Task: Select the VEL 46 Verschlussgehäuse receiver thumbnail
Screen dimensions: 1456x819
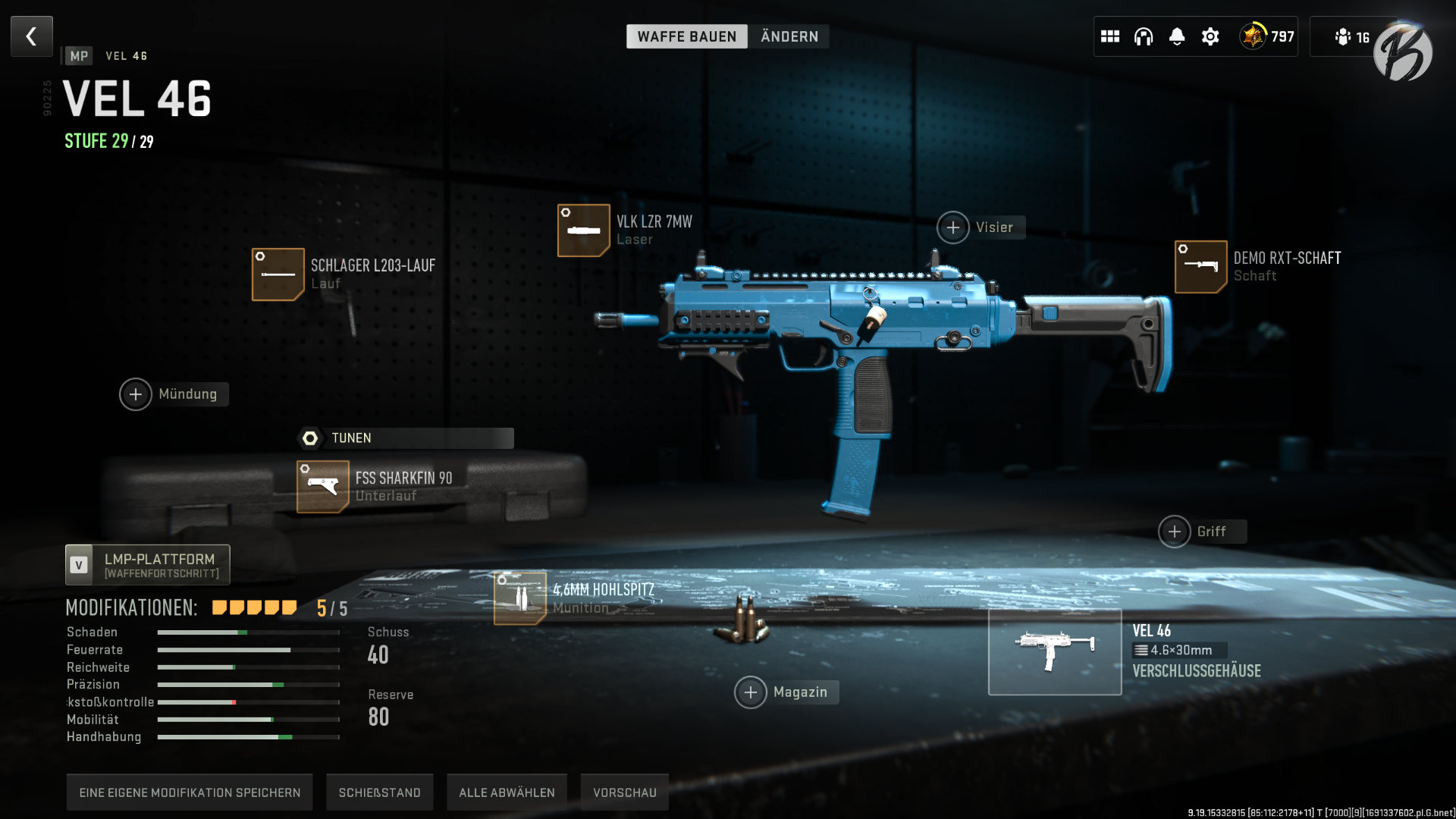Action: [x=1055, y=652]
